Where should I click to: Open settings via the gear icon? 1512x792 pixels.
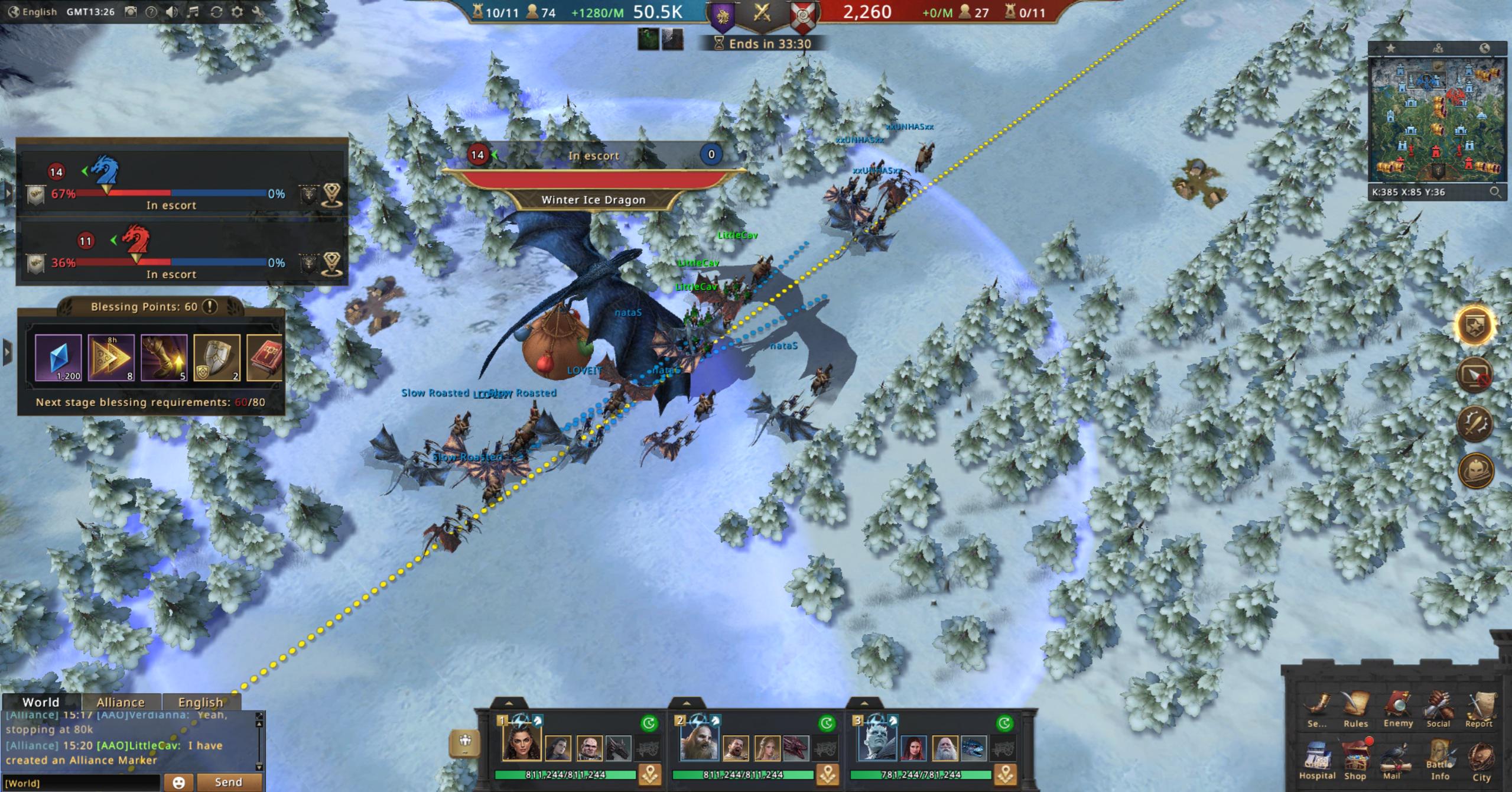(237, 12)
